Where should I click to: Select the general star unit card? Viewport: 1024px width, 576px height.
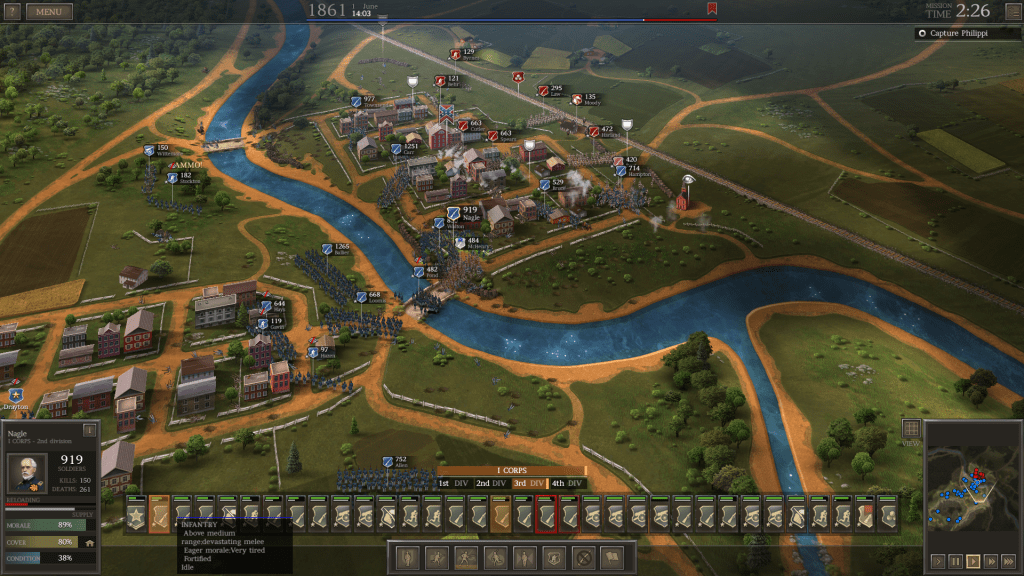136,516
